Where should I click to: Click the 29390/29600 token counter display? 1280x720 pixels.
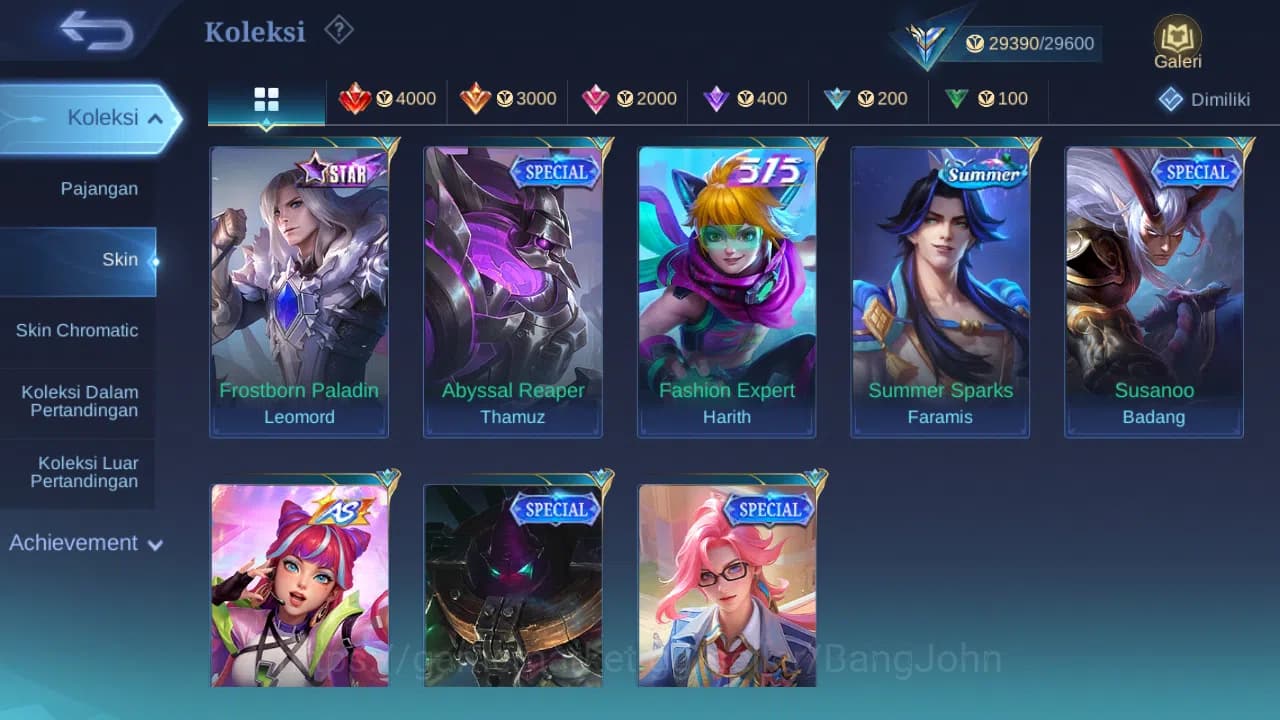tap(1038, 43)
